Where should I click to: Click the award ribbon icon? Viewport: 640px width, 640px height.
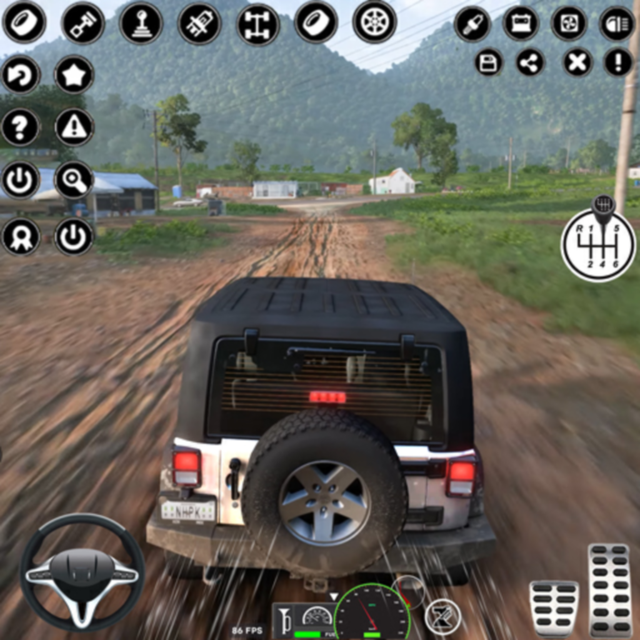click(x=20, y=236)
